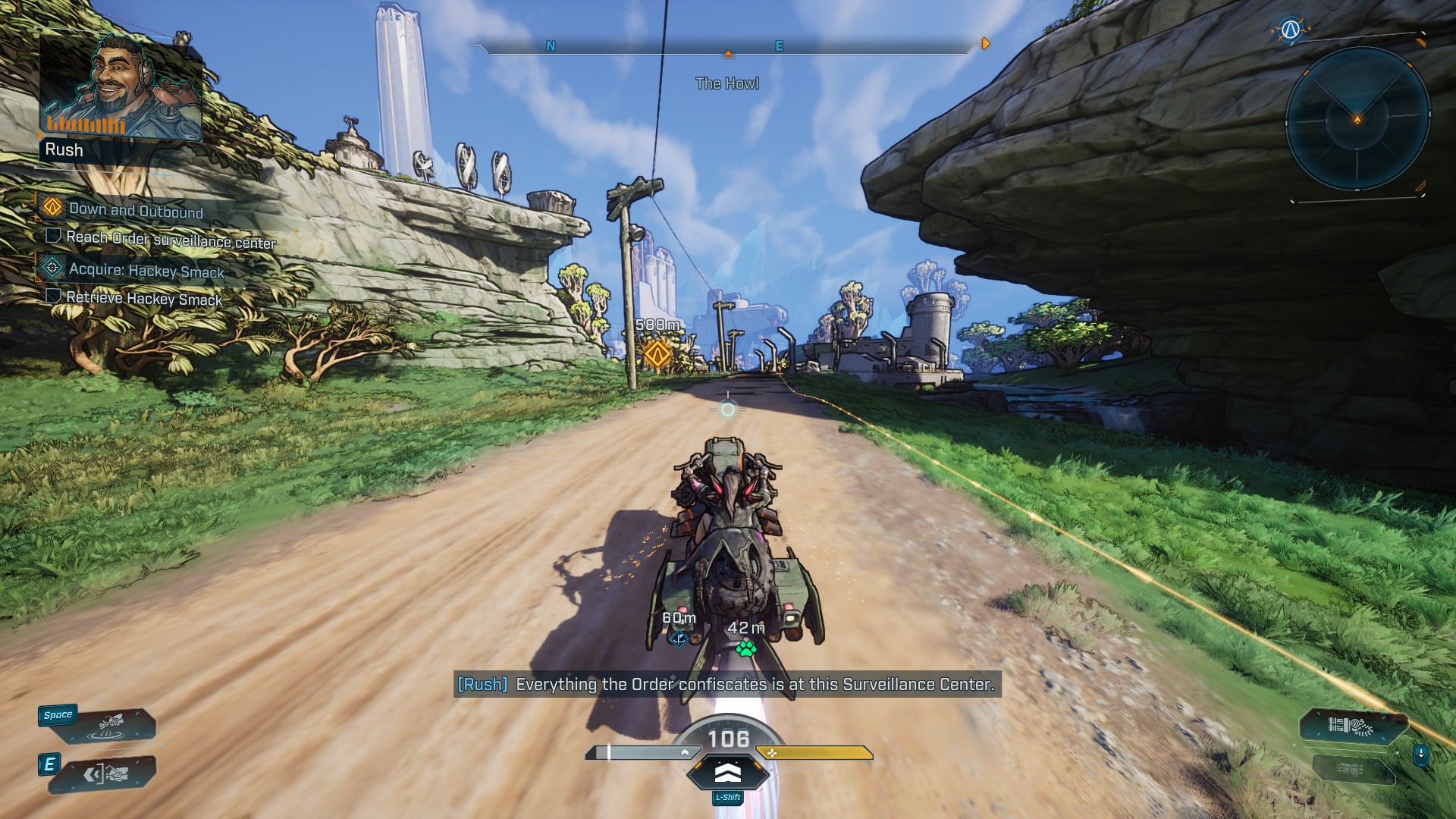Click the emblem icon above the minimap

[1290, 30]
